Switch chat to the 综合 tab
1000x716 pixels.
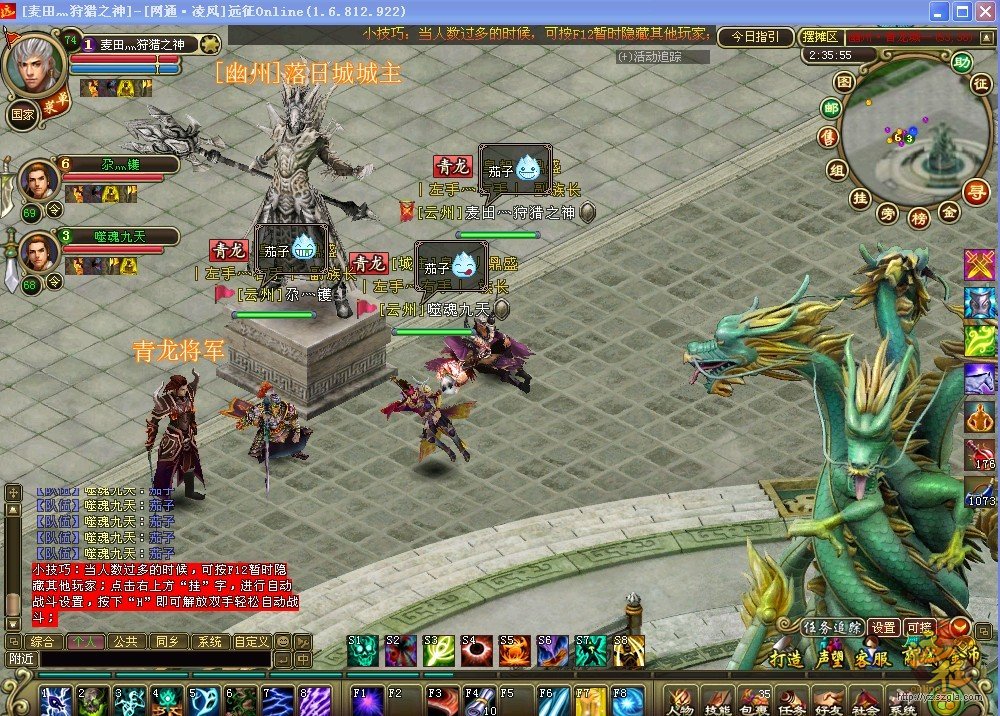tap(42, 642)
